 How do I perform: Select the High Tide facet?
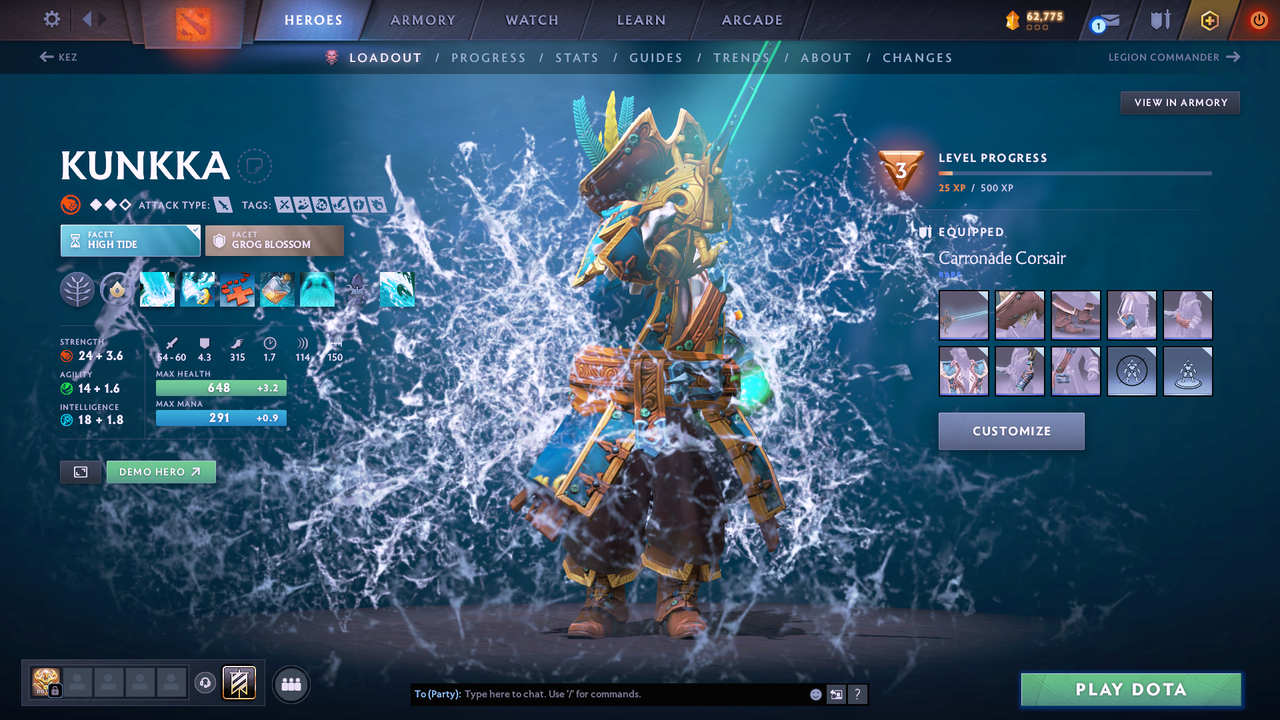130,240
